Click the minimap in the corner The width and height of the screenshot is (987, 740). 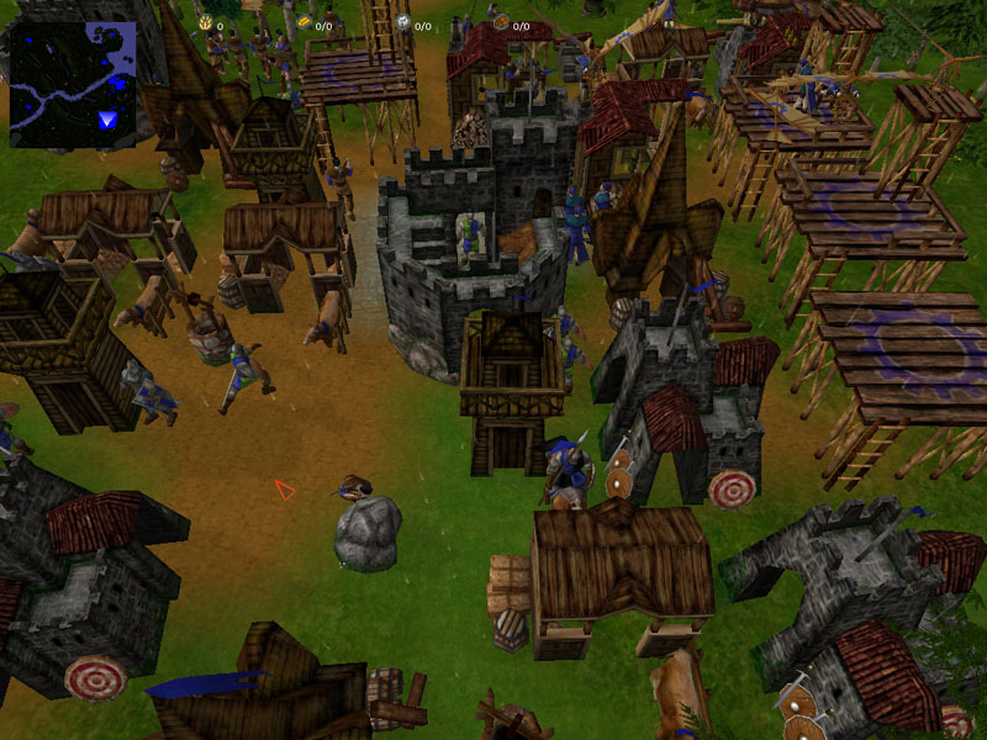72,84
